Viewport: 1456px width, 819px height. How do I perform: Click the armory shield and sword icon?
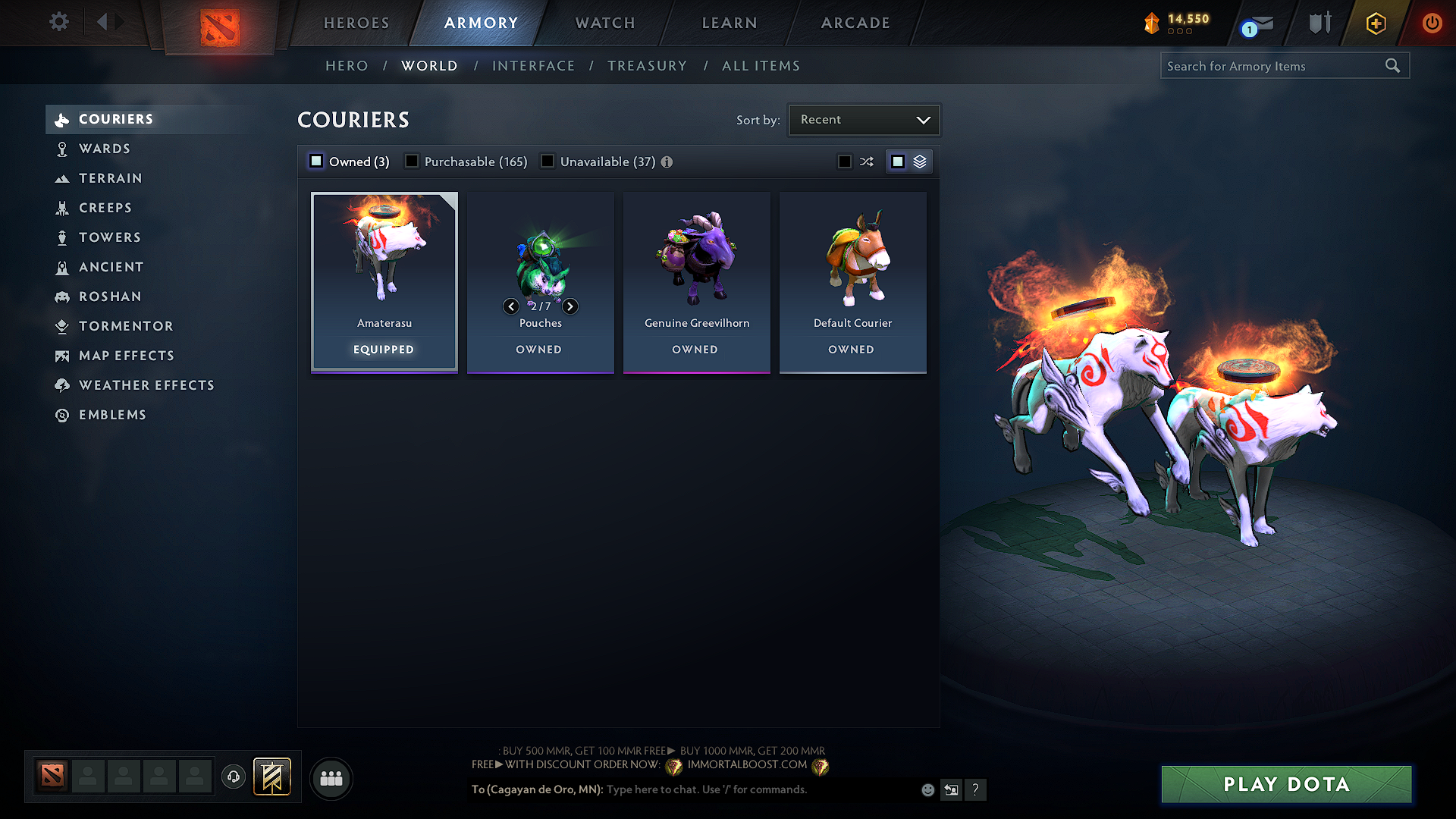1319,23
